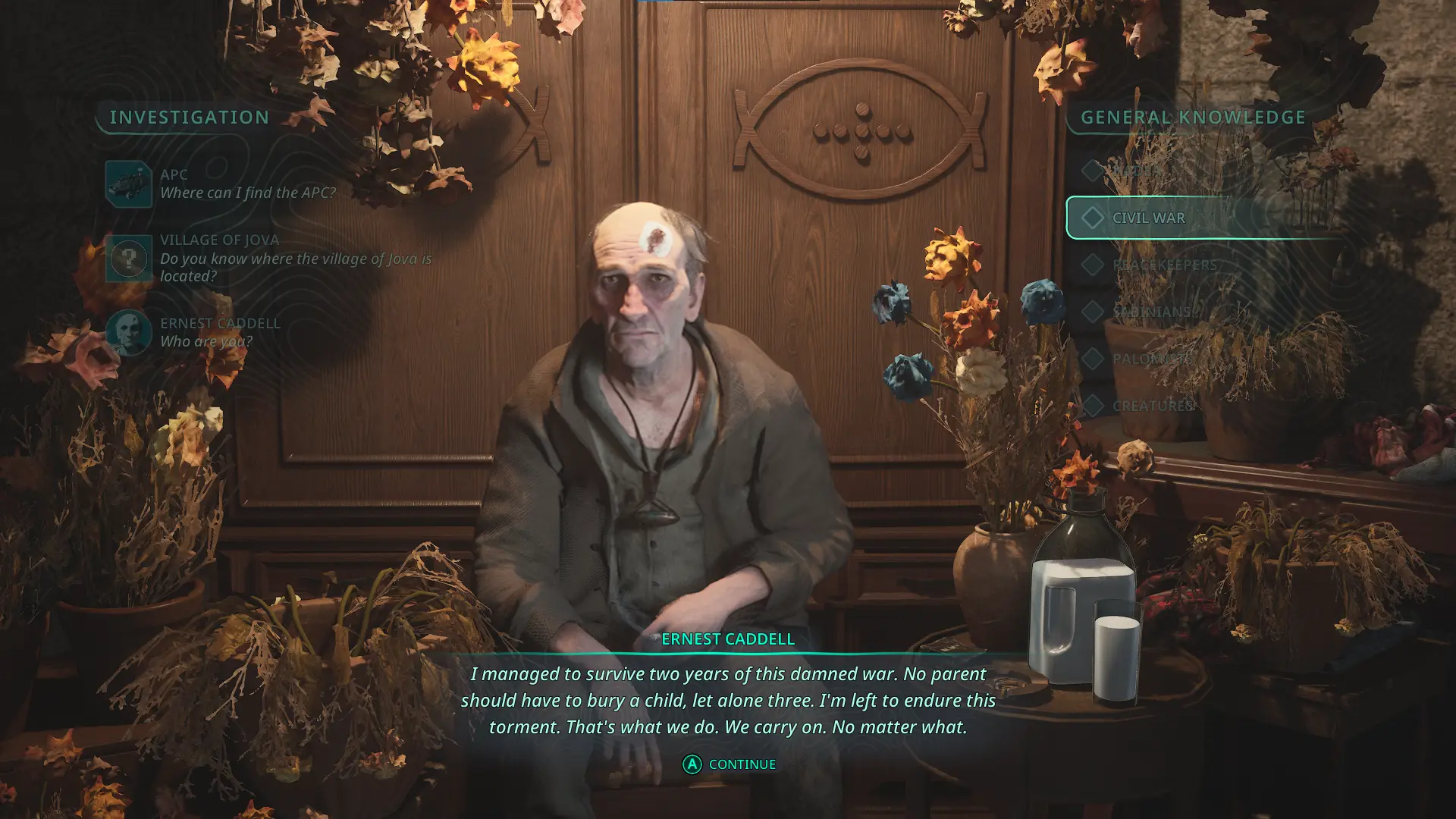
Task: Ask about Creatures
Action: click(1153, 406)
